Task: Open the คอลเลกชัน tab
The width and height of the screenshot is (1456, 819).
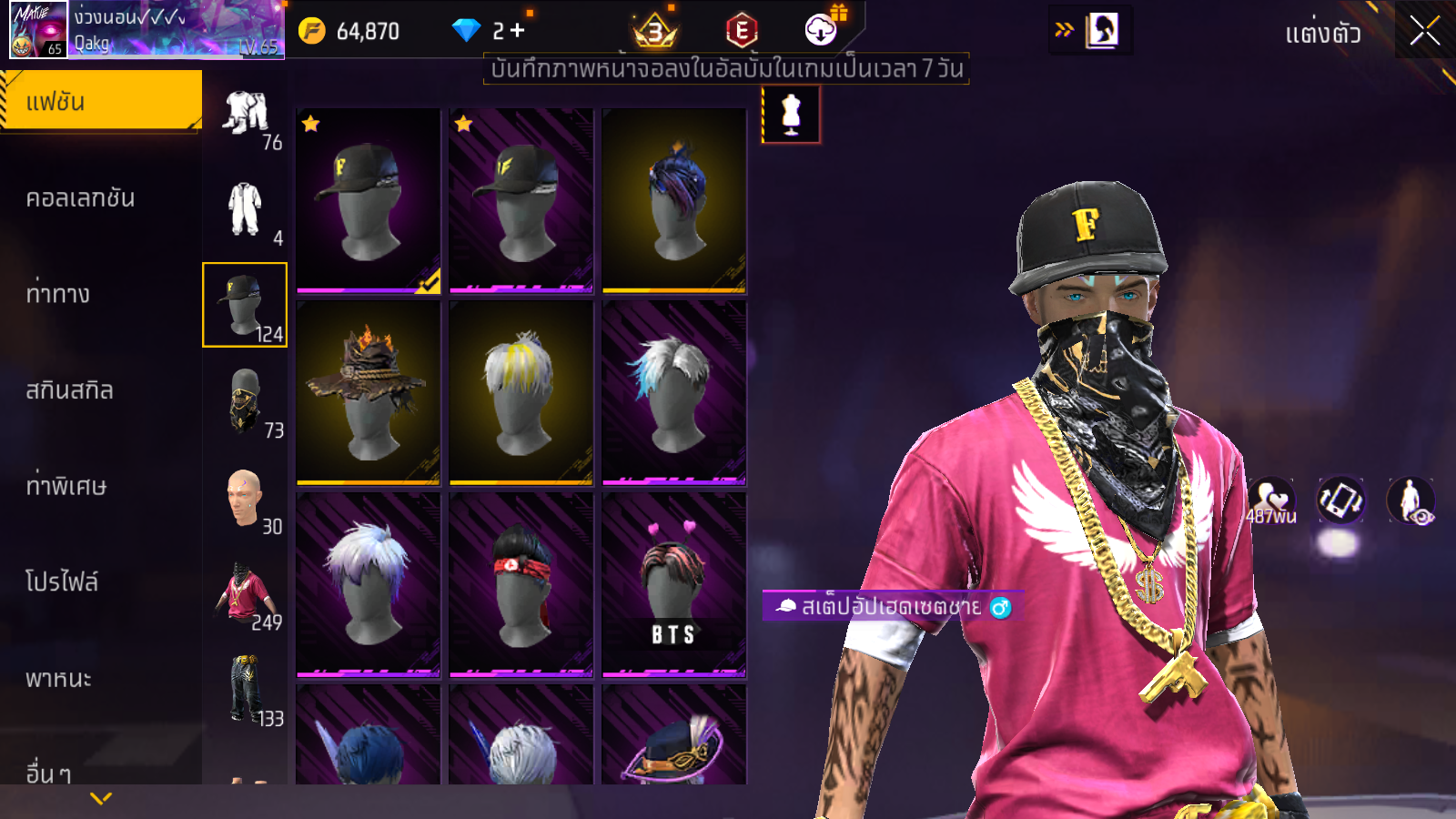Action: click(x=81, y=197)
